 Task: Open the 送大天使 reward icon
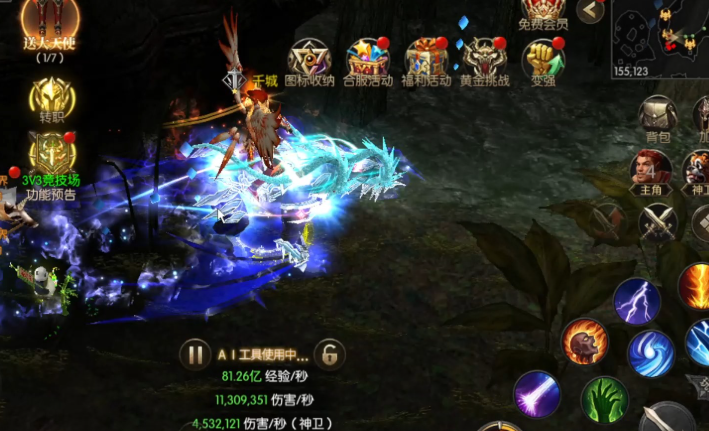click(x=50, y=24)
